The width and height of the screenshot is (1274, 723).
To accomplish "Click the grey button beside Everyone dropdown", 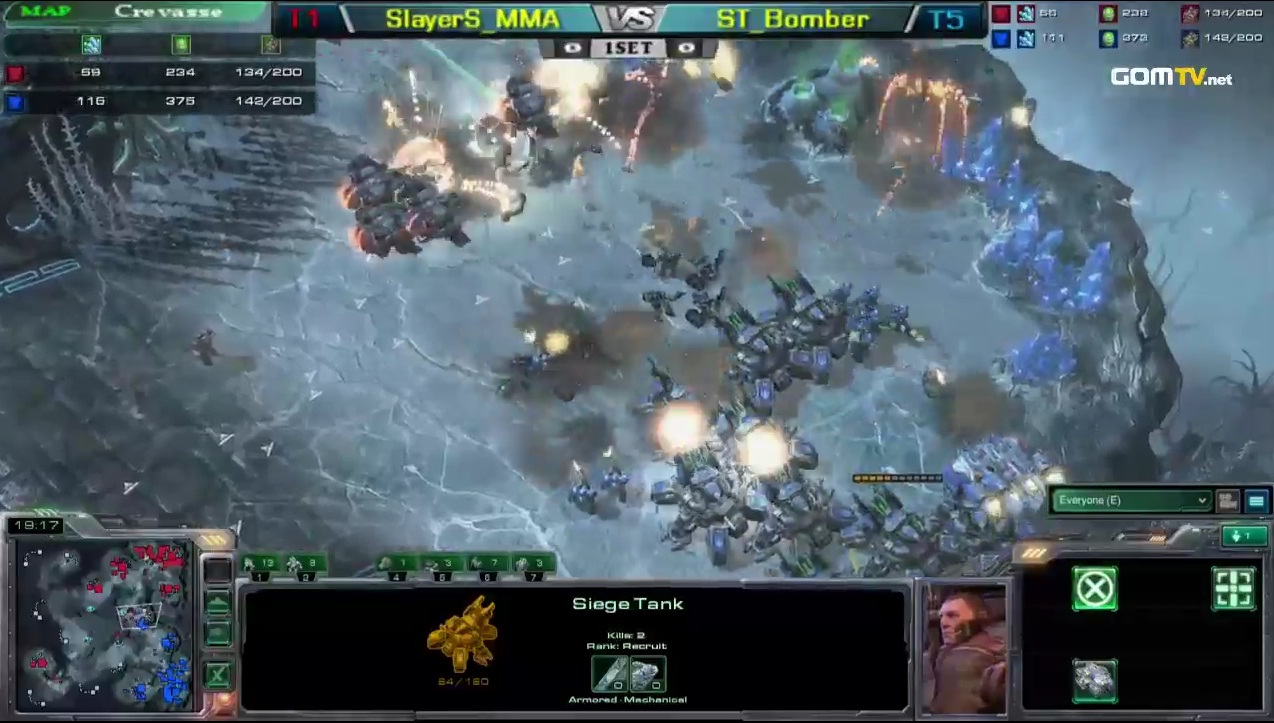I will (x=1228, y=501).
